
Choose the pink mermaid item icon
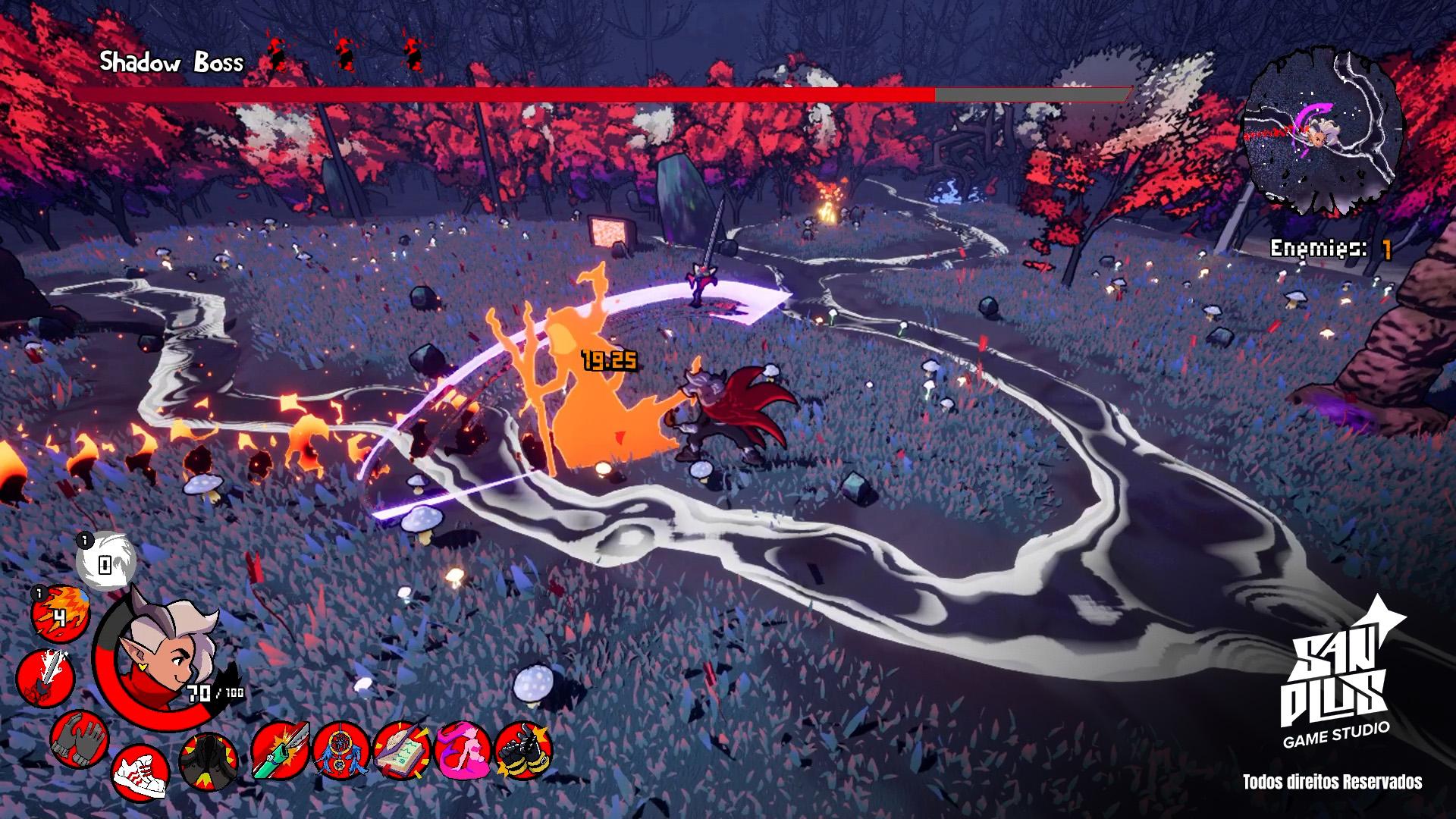463,750
